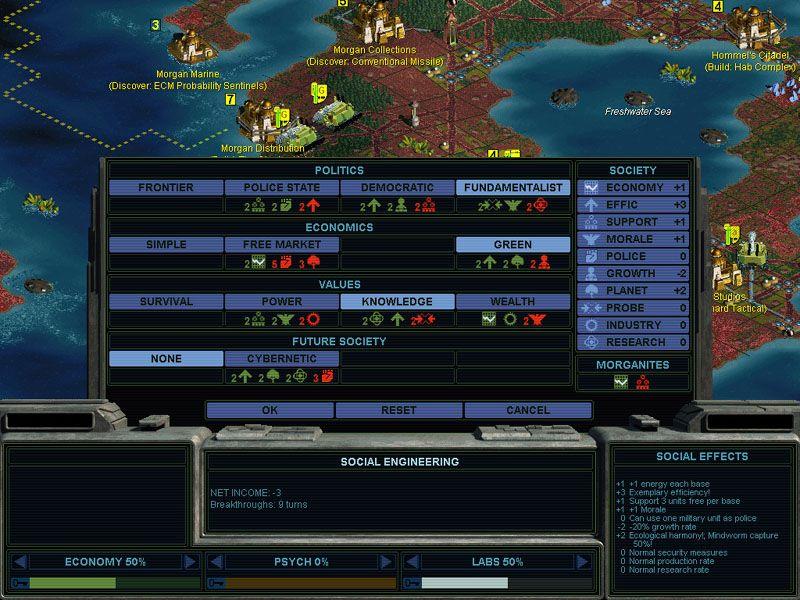The width and height of the screenshot is (800, 600).
Task: Select Green economics
Action: click(513, 245)
